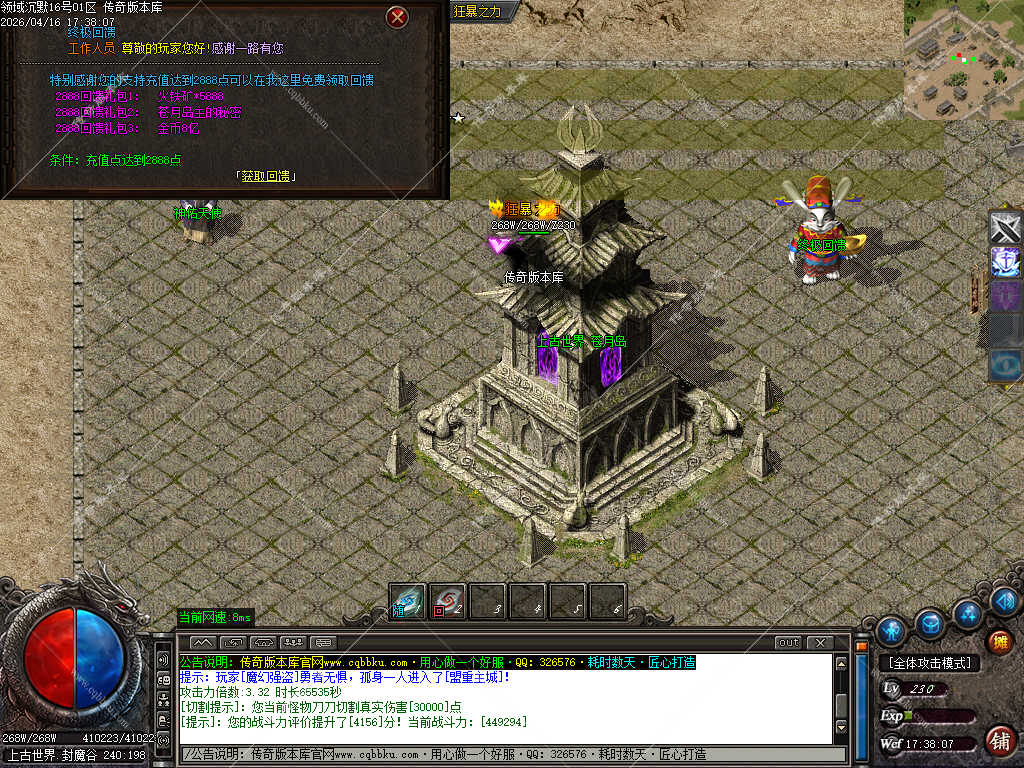Use the first hotbar slot item
Image resolution: width=1024 pixels, height=768 pixels.
coord(407,602)
